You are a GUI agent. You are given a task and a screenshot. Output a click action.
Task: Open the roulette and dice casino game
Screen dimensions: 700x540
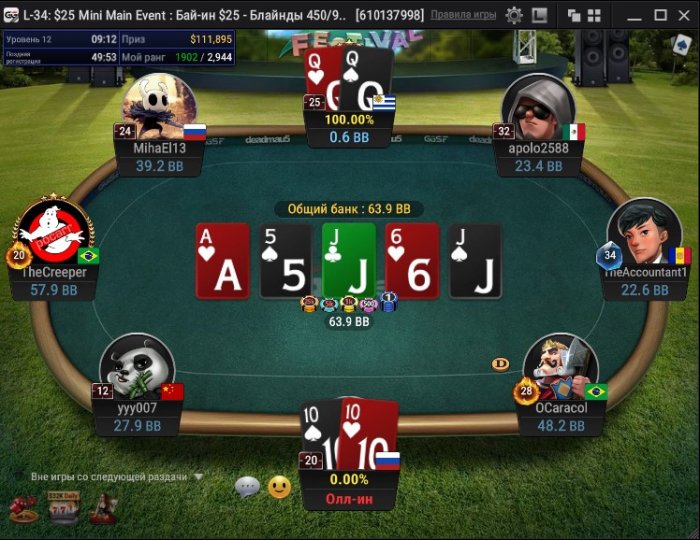23,509
